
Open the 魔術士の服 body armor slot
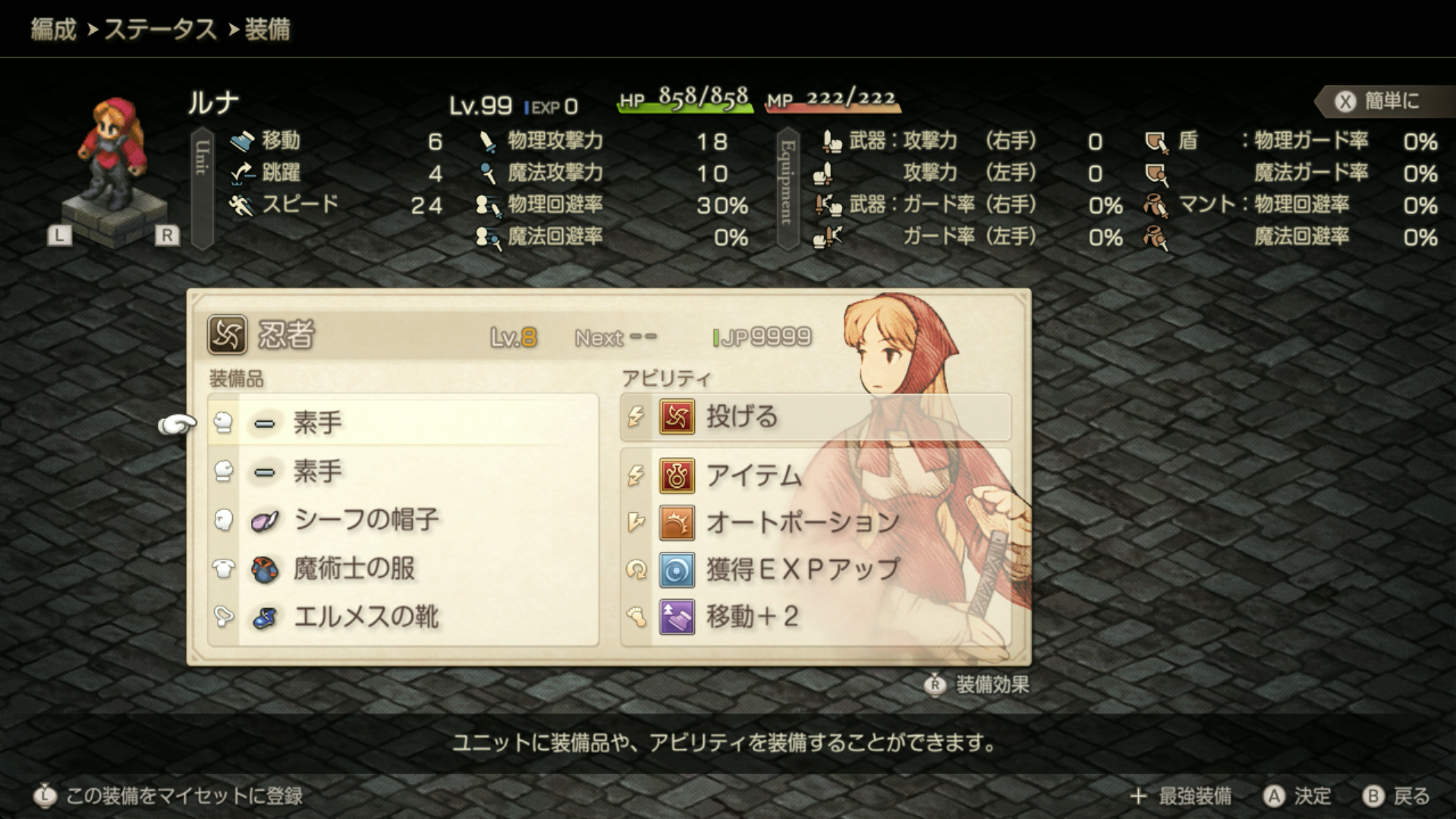tap(402, 569)
